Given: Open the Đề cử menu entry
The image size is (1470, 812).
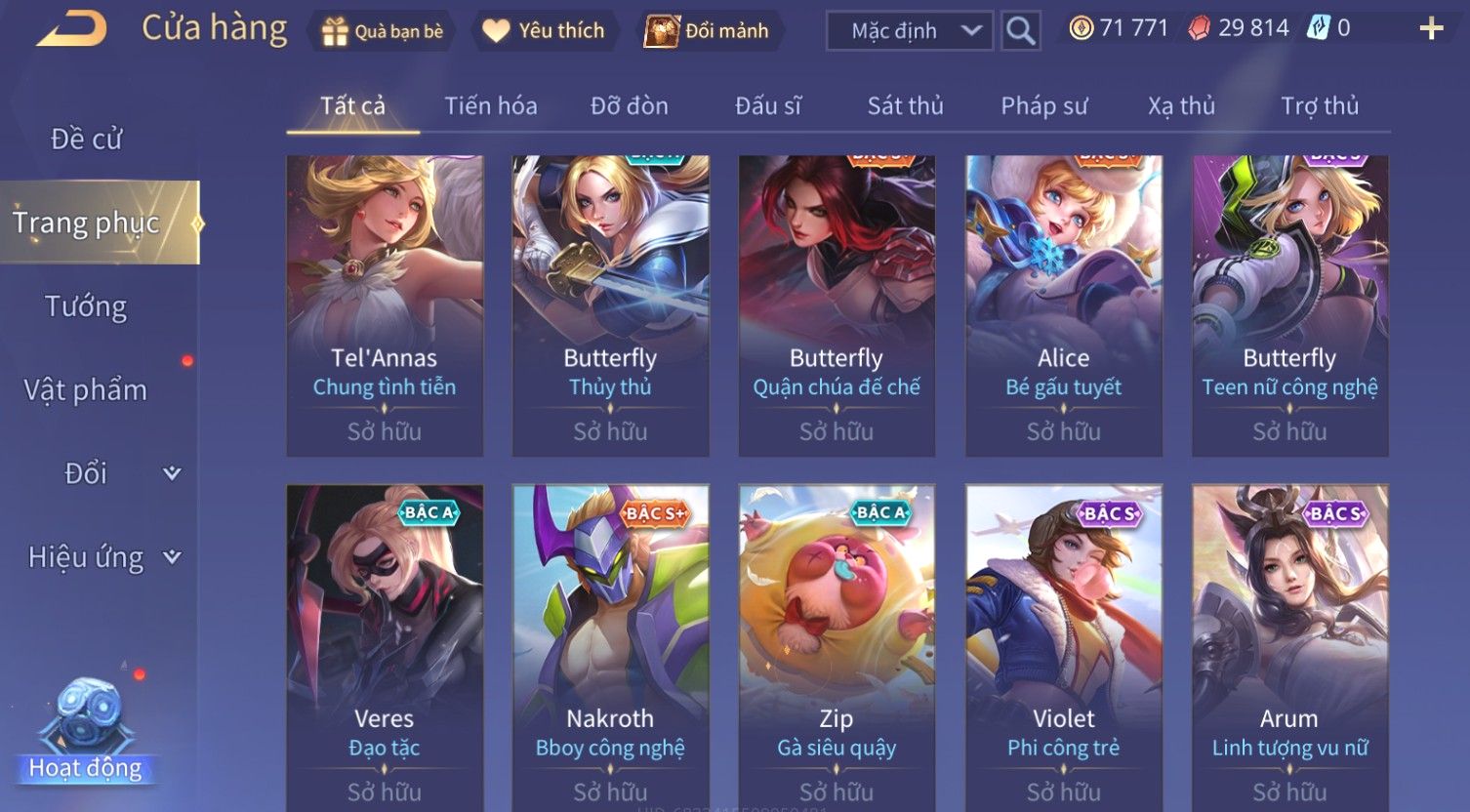Looking at the screenshot, I should (x=87, y=140).
